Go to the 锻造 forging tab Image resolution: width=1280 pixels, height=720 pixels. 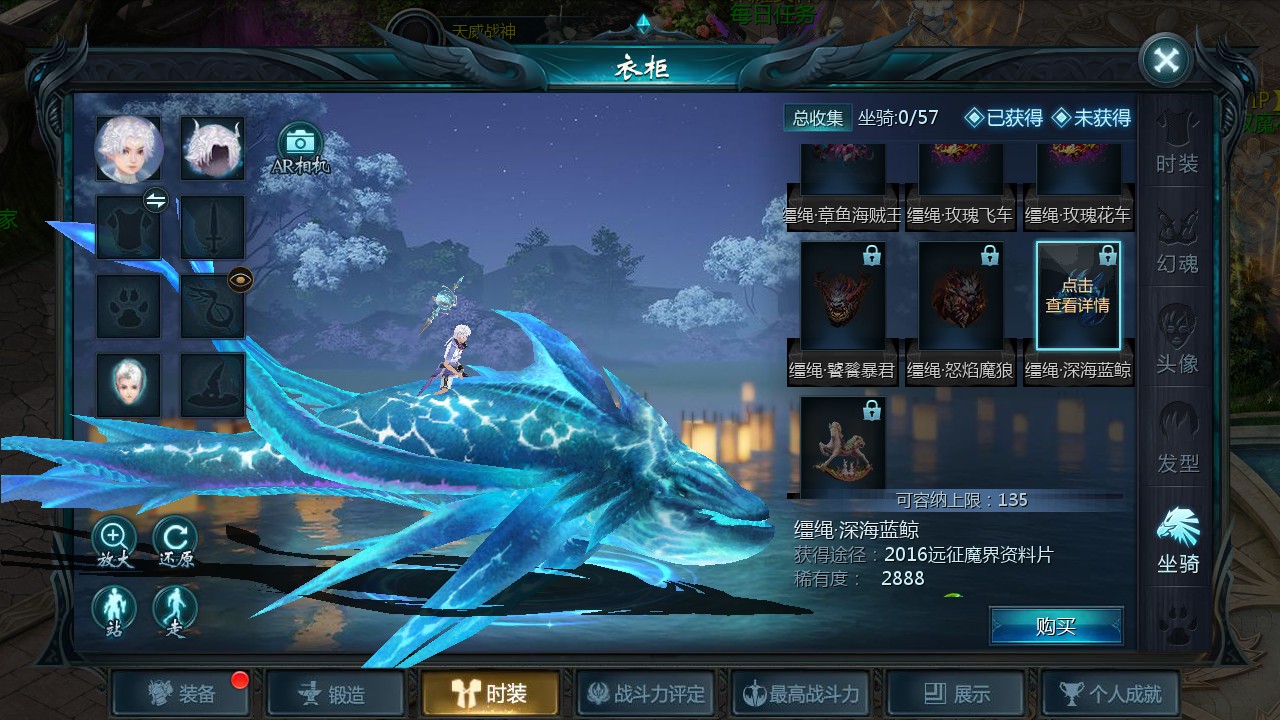pos(337,693)
